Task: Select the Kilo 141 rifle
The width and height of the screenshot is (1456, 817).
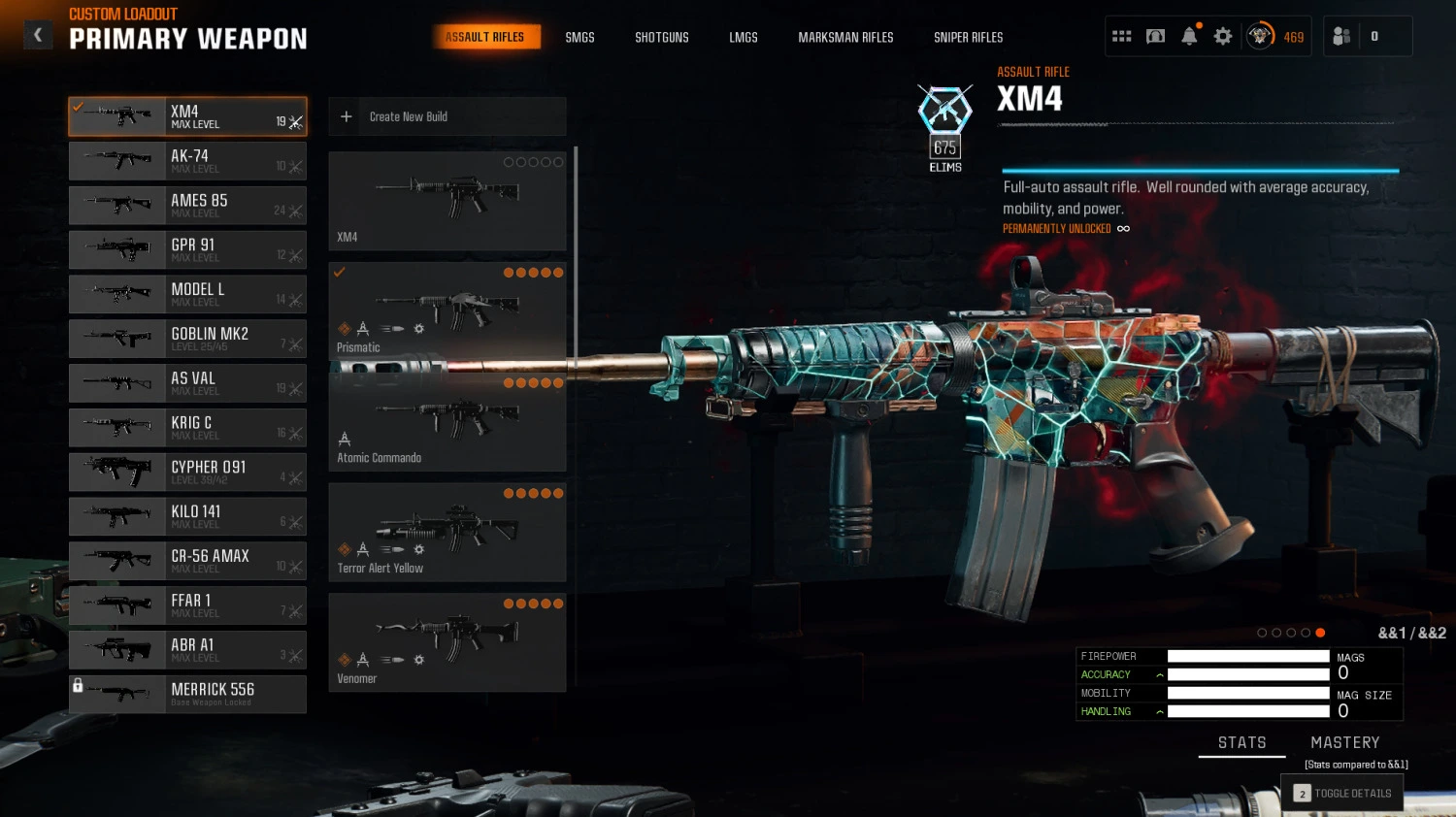Action: coord(187,516)
